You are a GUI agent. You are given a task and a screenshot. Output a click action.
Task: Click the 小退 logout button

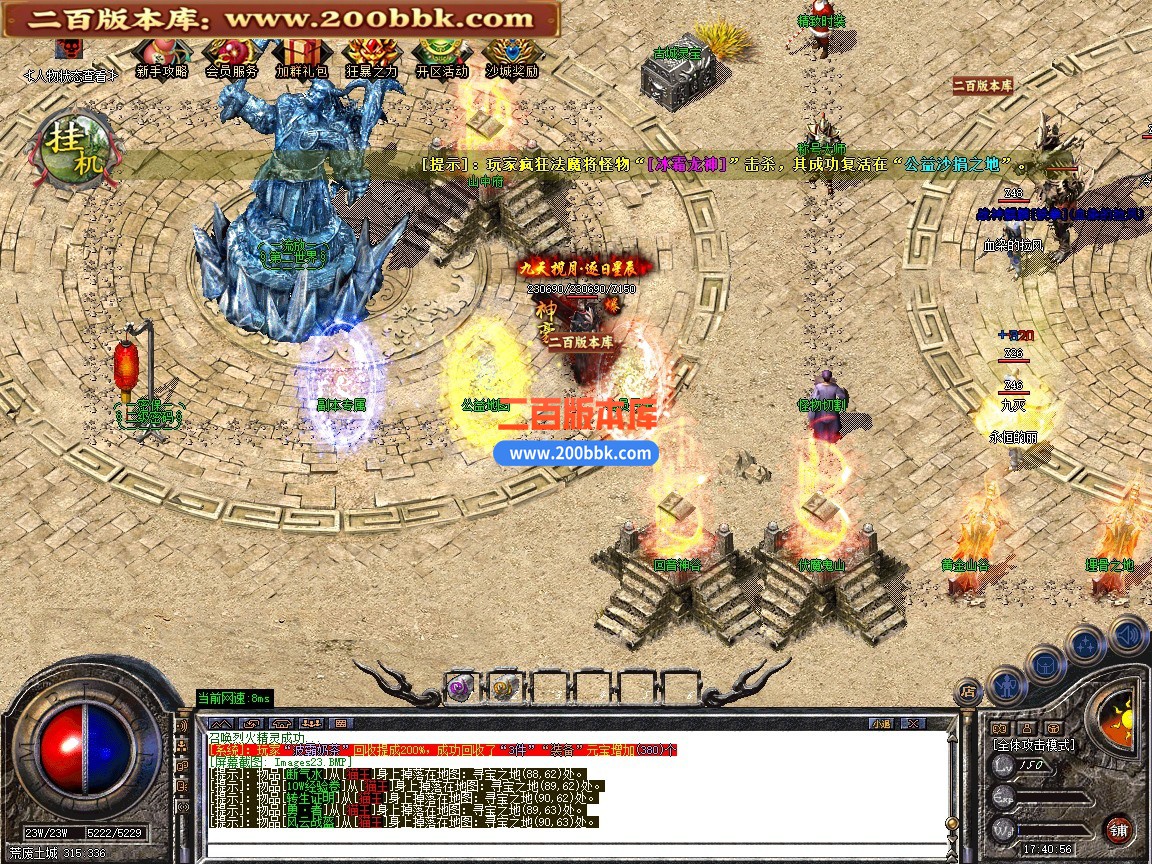pyautogui.click(x=880, y=723)
